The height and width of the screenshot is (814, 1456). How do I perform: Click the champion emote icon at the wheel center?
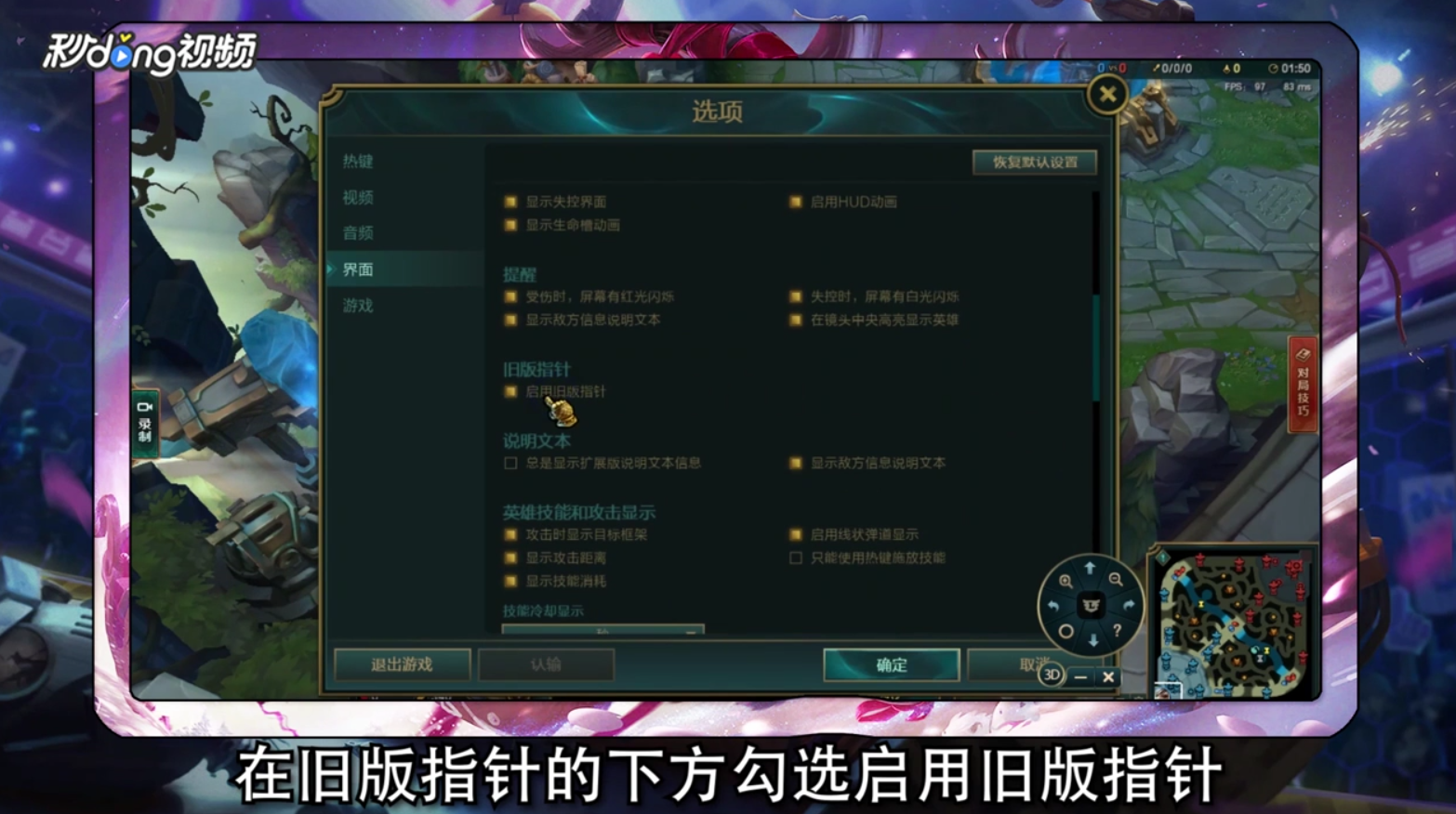pyautogui.click(x=1090, y=605)
